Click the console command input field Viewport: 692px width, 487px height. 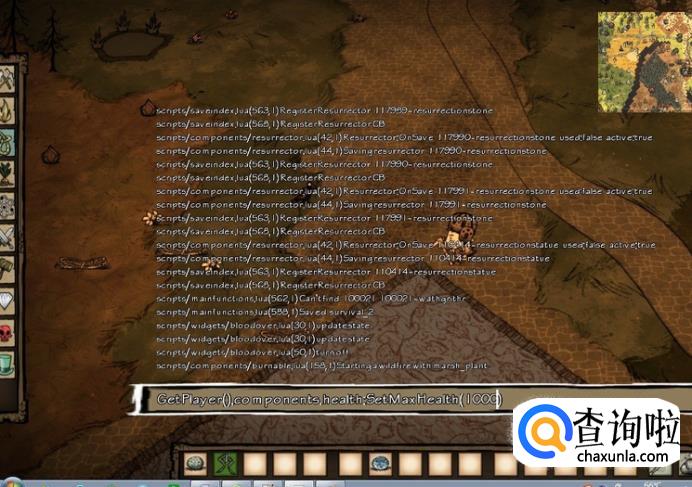[330, 399]
